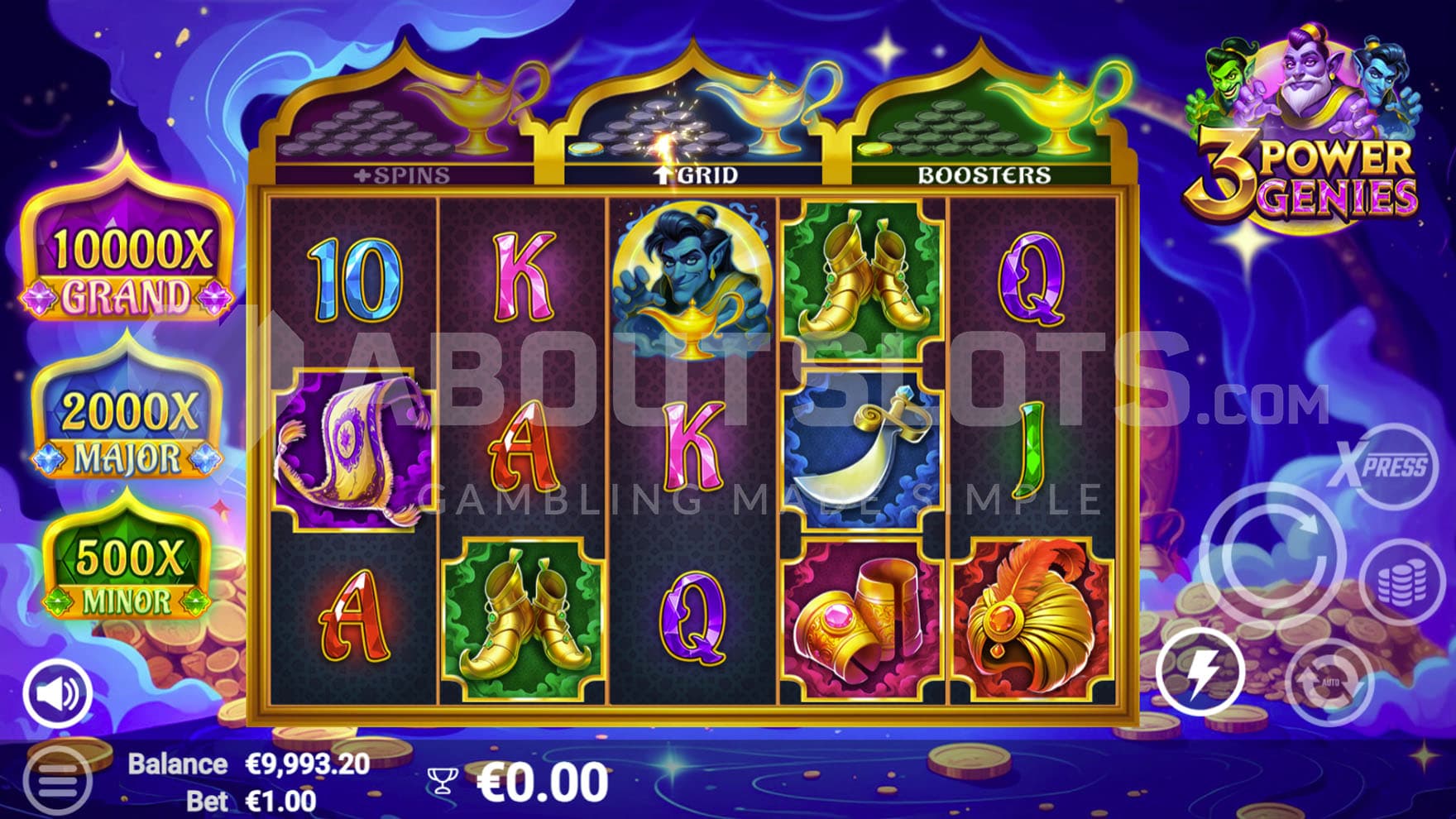Toggle the Xpress mode button
The image size is (1456, 819).
(1382, 466)
